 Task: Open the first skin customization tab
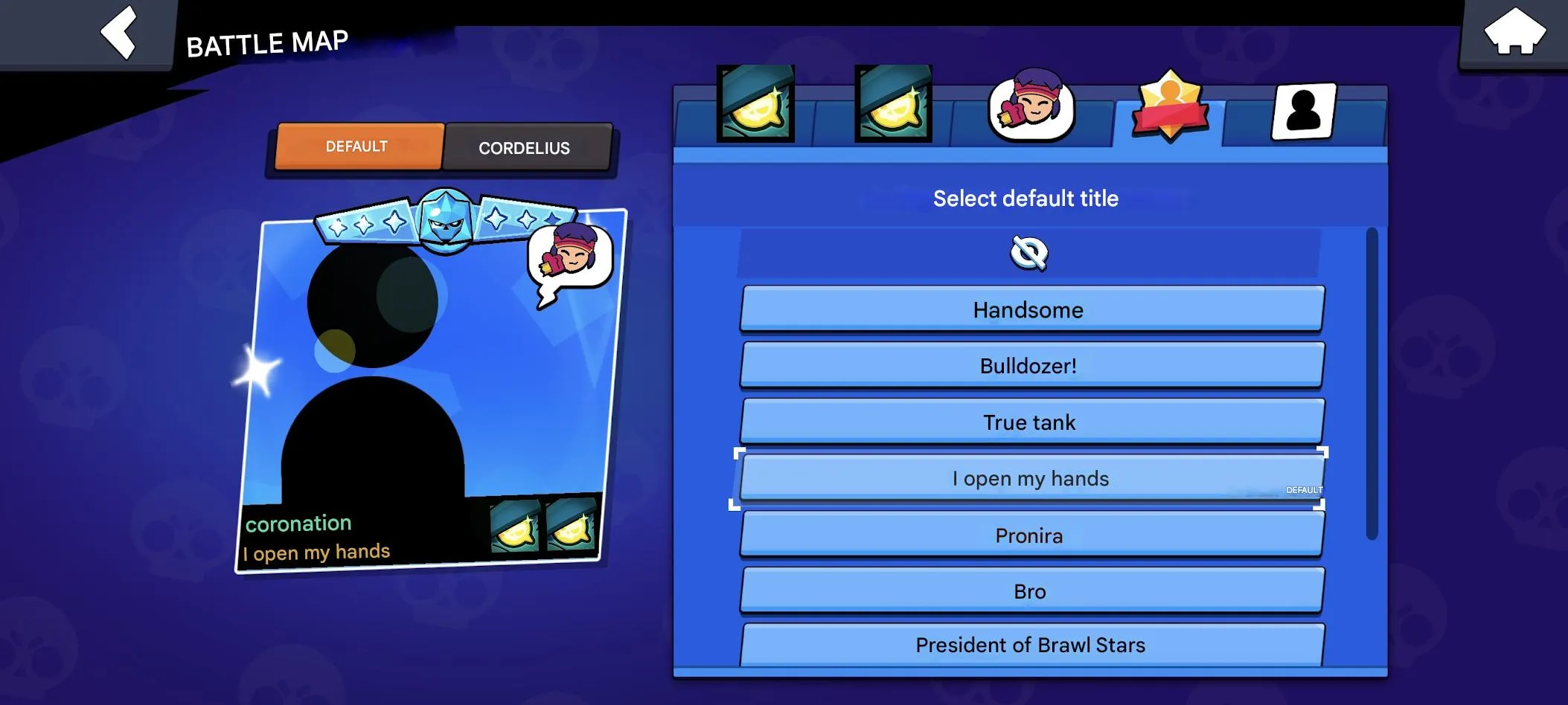click(x=754, y=104)
